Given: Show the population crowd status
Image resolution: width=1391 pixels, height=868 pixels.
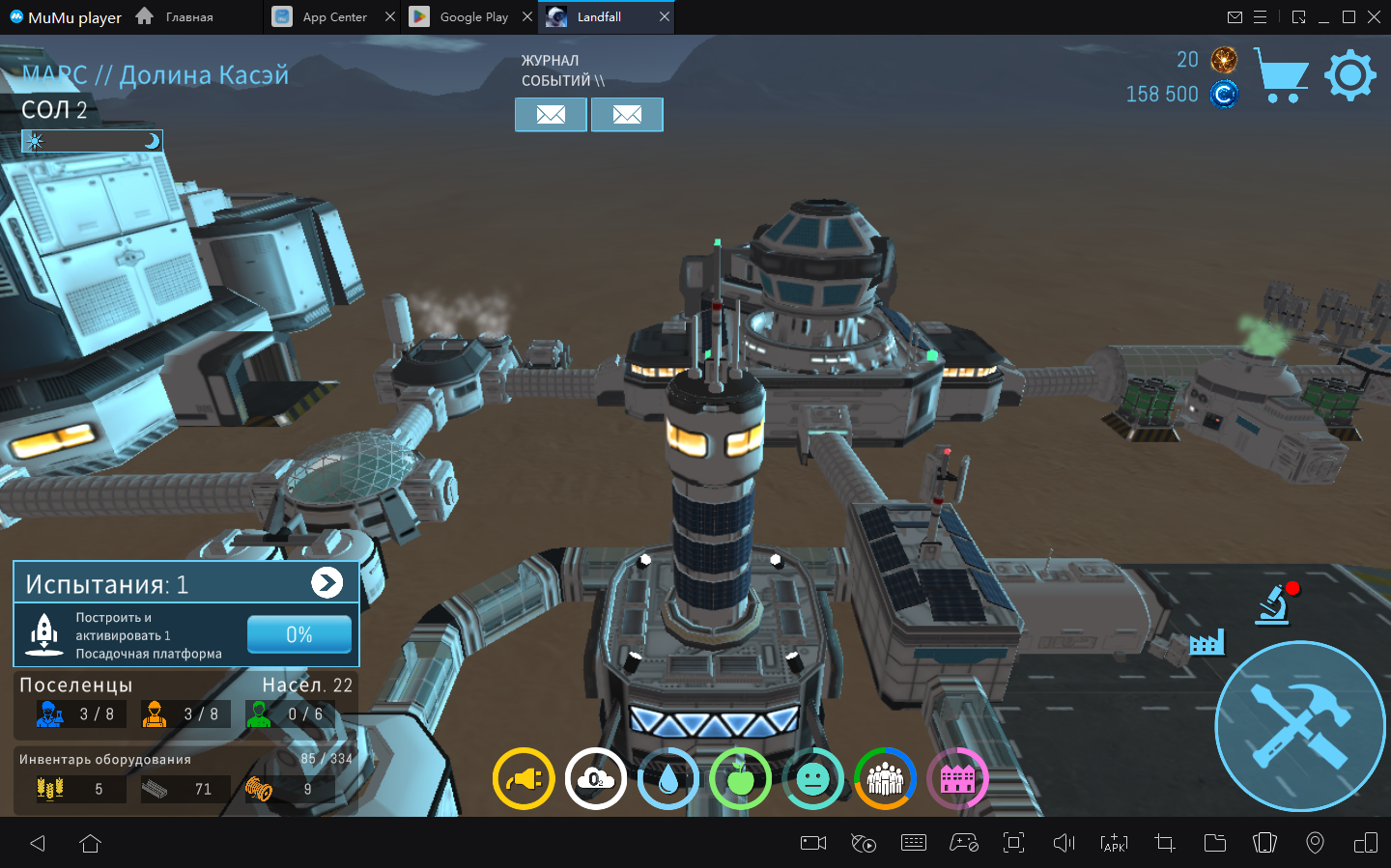Looking at the screenshot, I should [885, 778].
